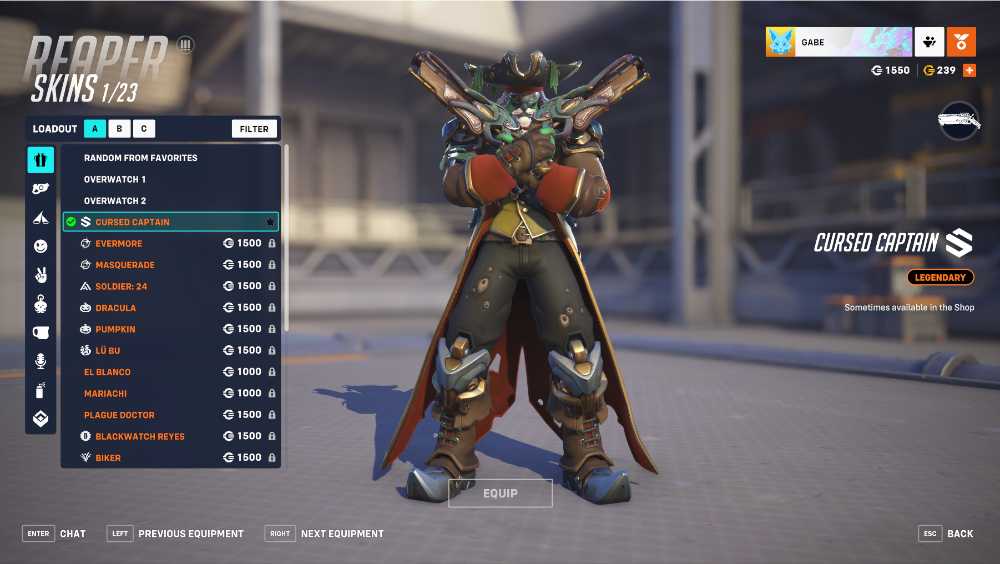Open the skin Filter options
This screenshot has height=564, width=1000.
tap(254, 129)
